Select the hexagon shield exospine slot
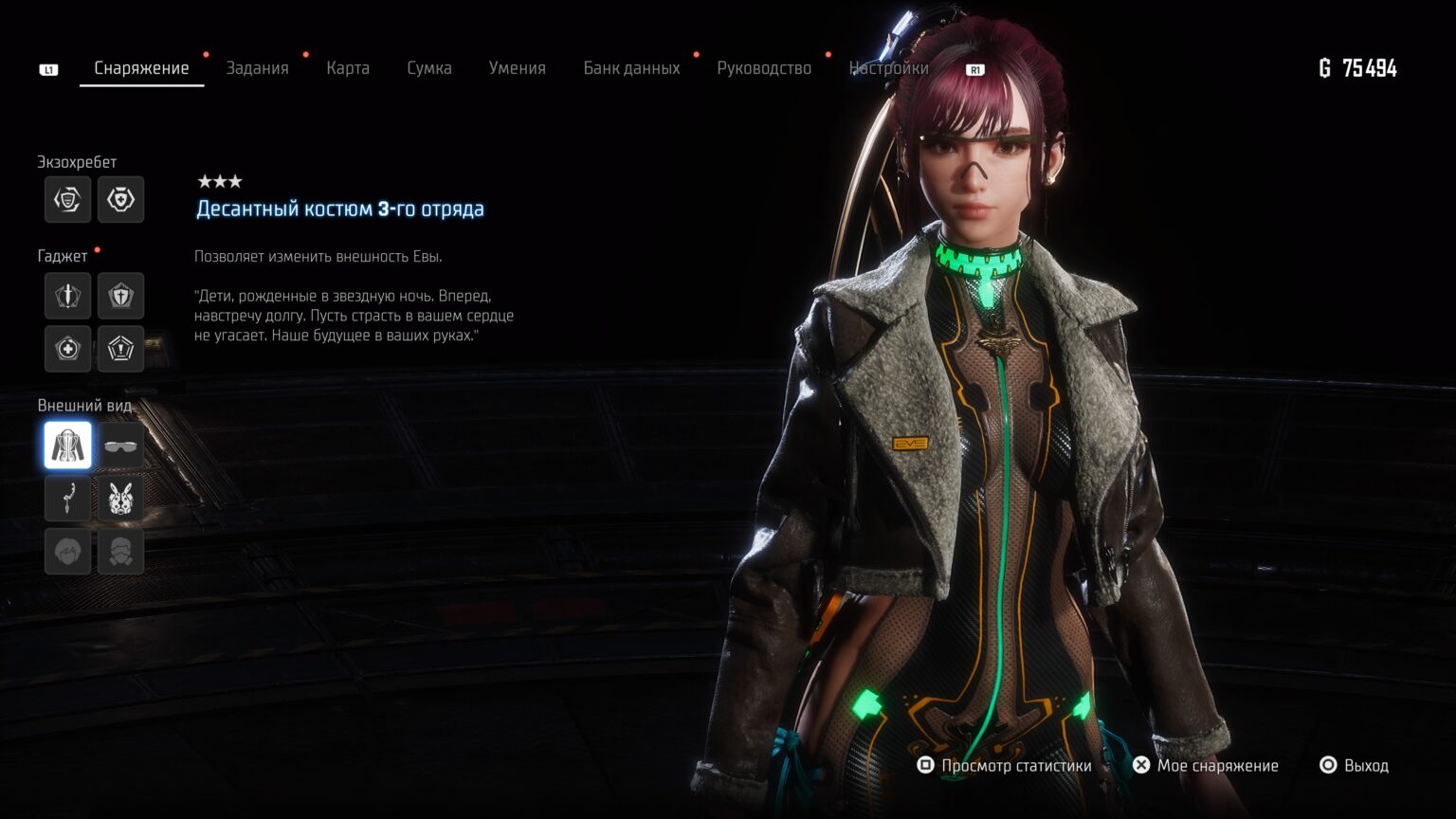Viewport: 1456px width, 819px height. coord(121,200)
